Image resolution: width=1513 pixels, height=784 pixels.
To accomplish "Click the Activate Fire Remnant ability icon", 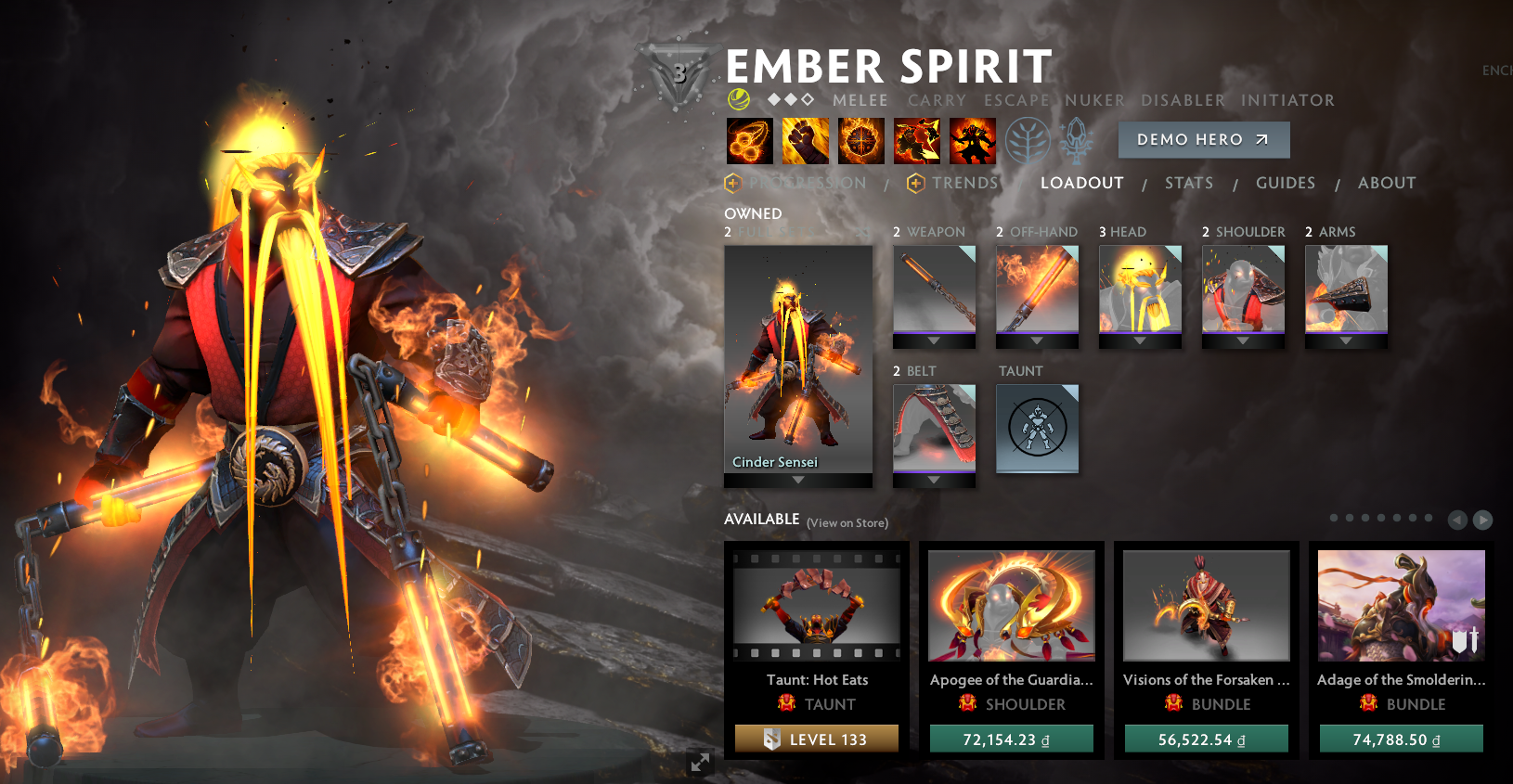I will click(x=973, y=140).
